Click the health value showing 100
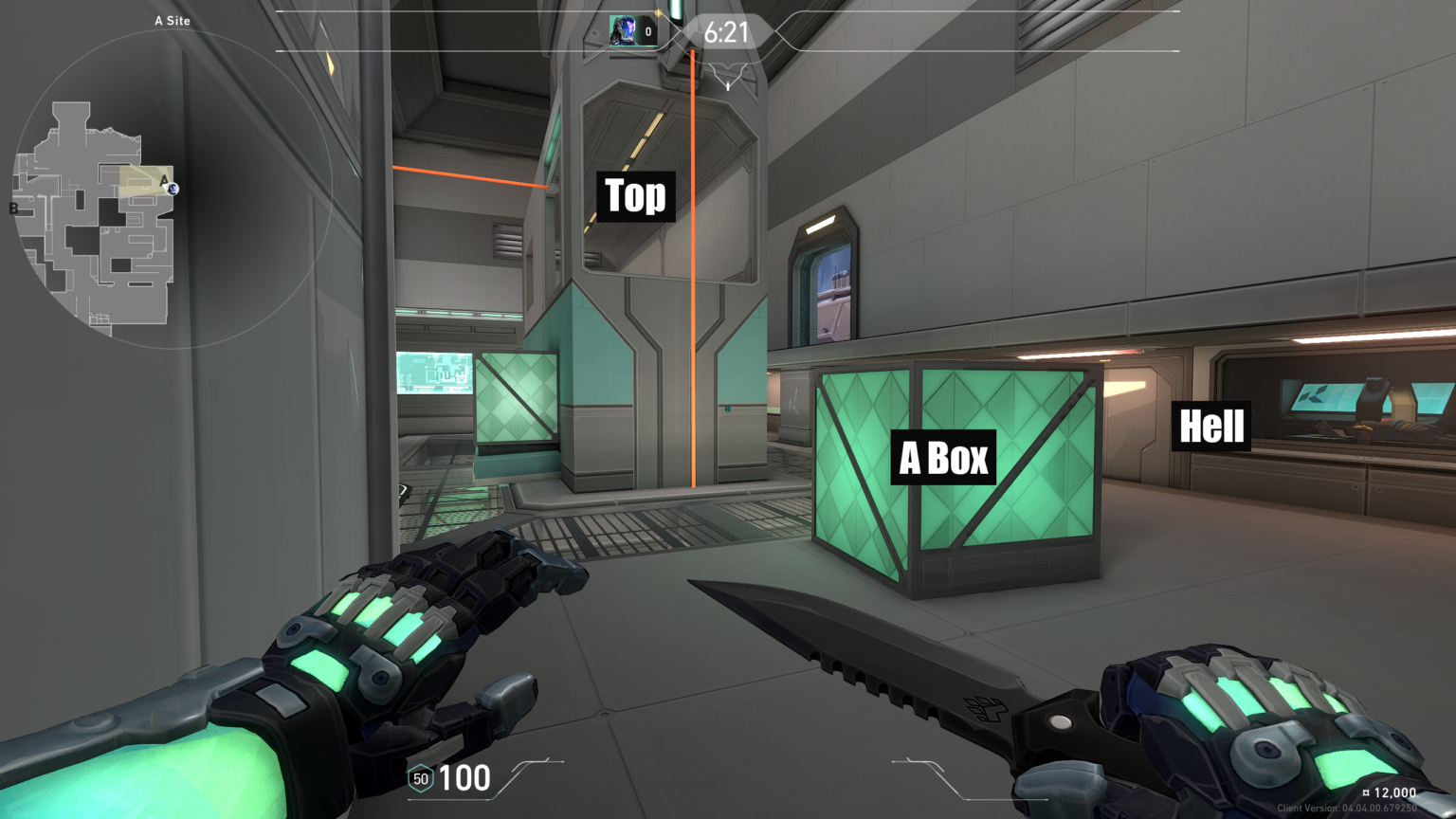The height and width of the screenshot is (819, 1456). (x=463, y=779)
